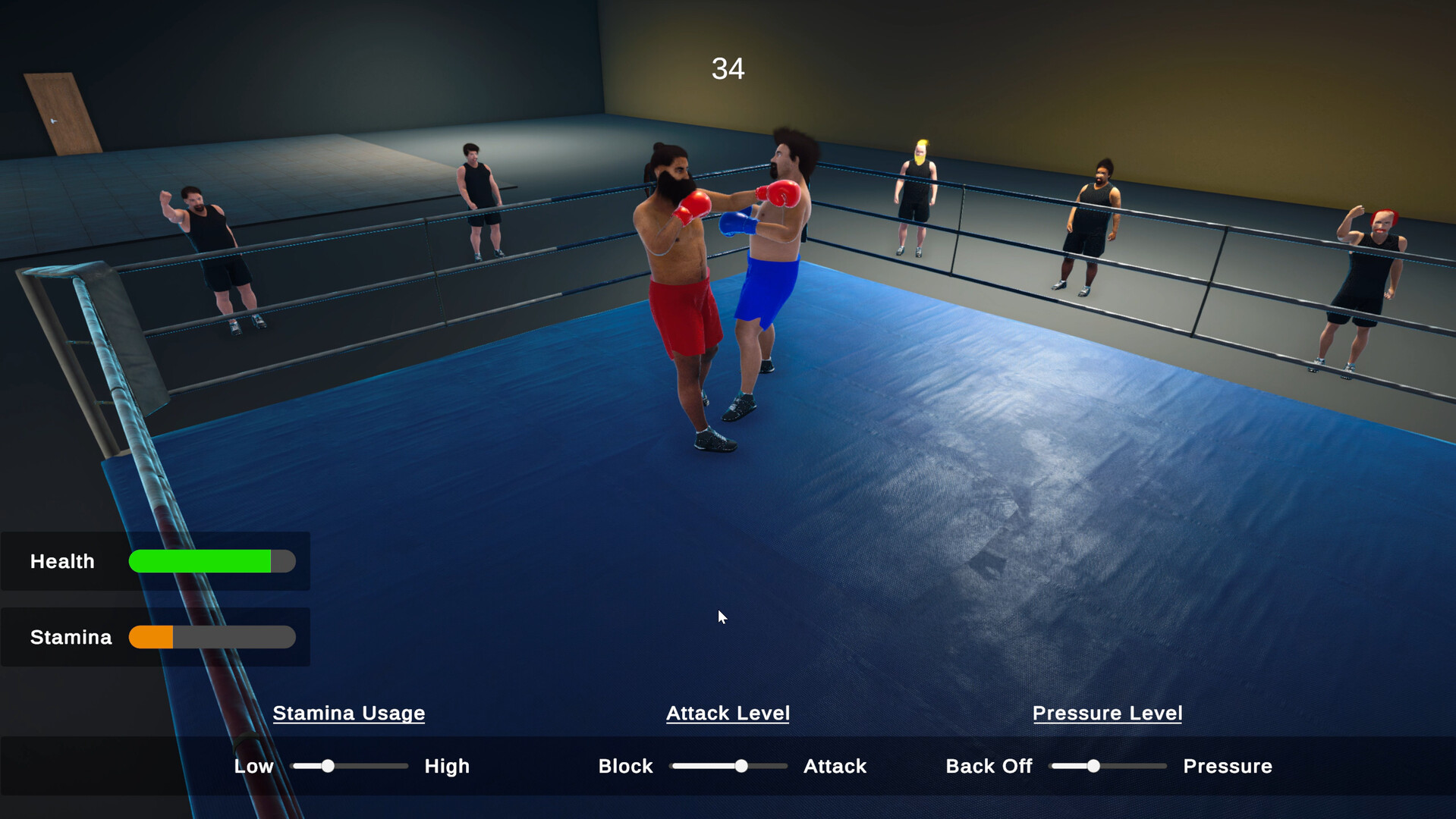Click the Pressure Level slider handle
1456x819 pixels.
pyautogui.click(x=1093, y=766)
